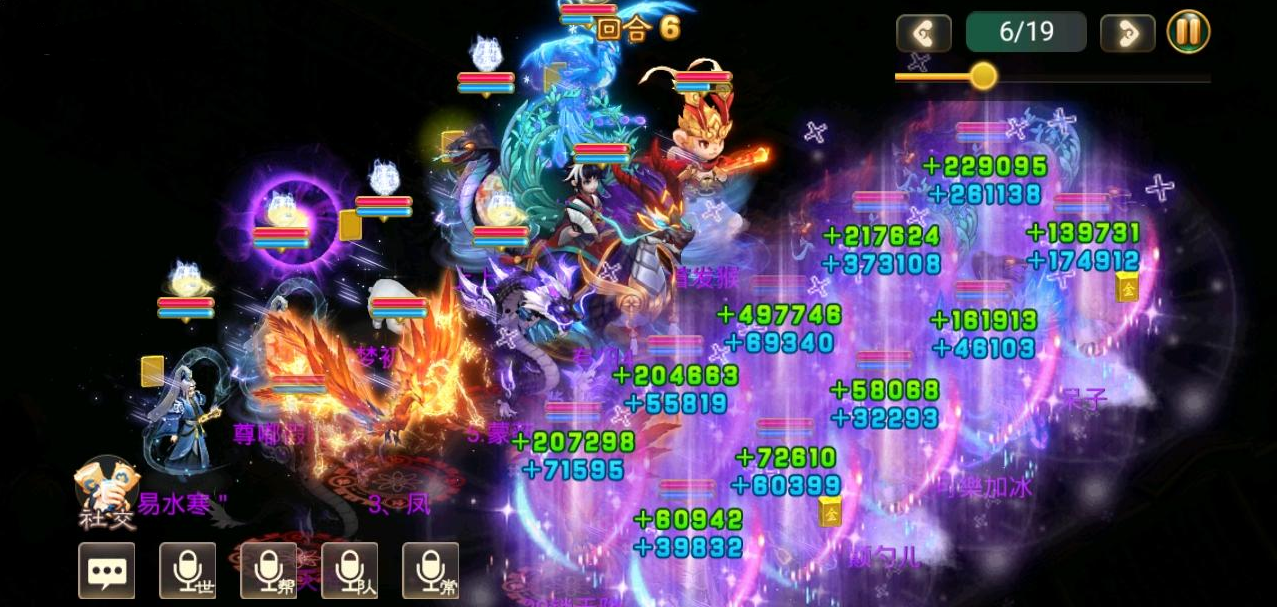Open the 社交 social menu
1277x607 pixels.
click(106, 490)
